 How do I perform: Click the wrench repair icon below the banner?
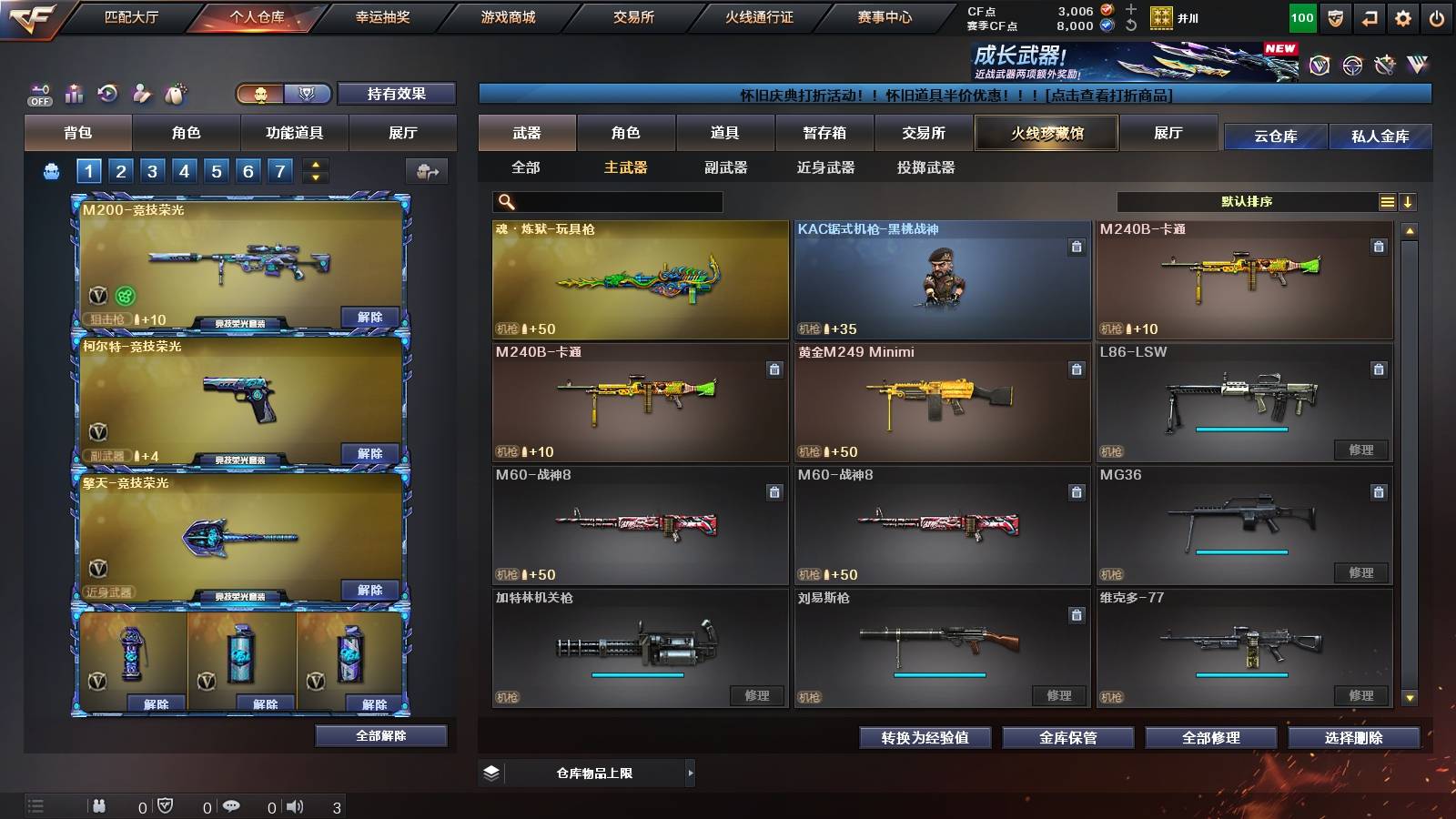1386,66
